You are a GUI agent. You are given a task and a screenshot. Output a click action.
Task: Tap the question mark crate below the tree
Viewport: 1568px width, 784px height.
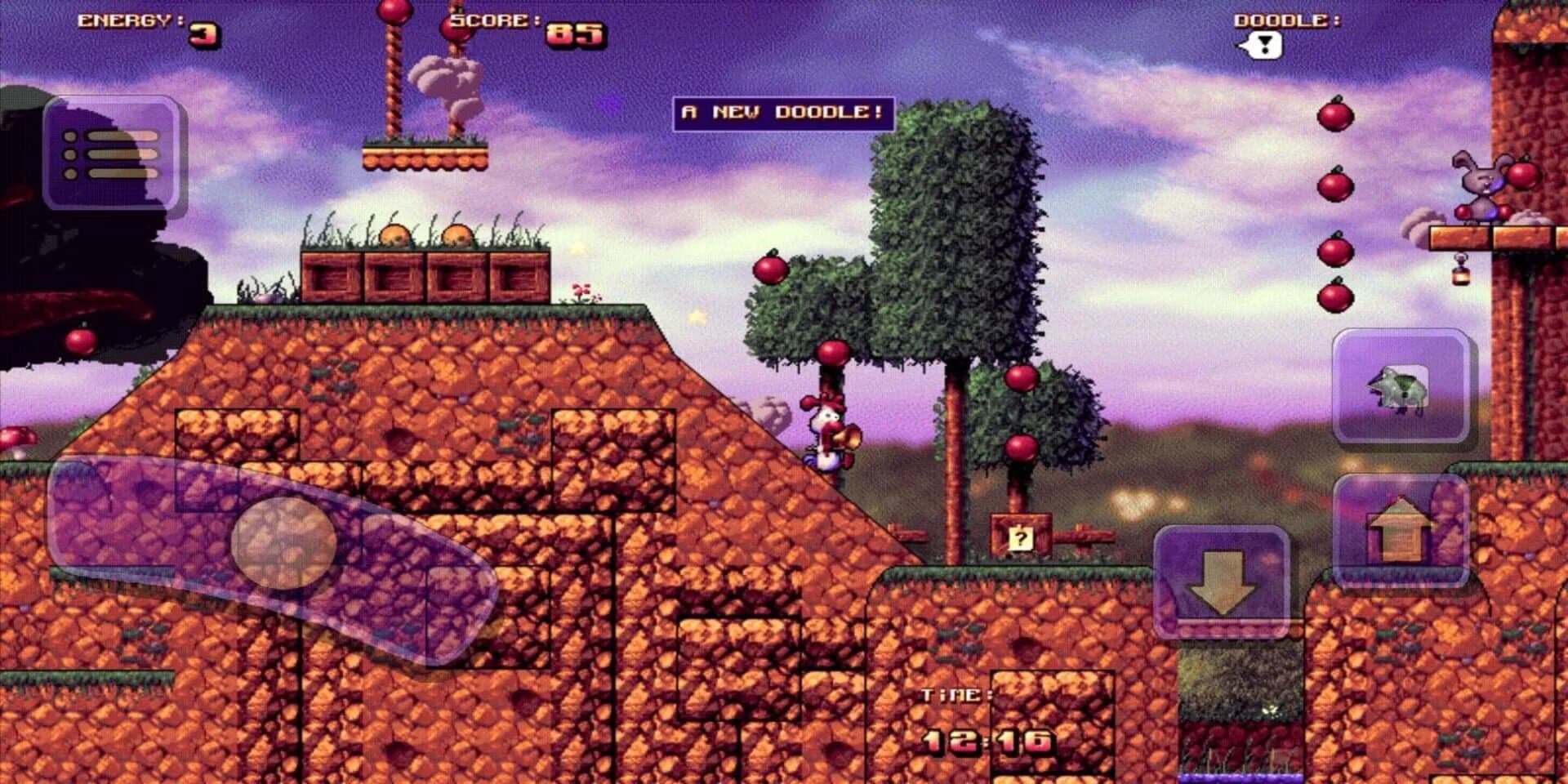(1020, 537)
